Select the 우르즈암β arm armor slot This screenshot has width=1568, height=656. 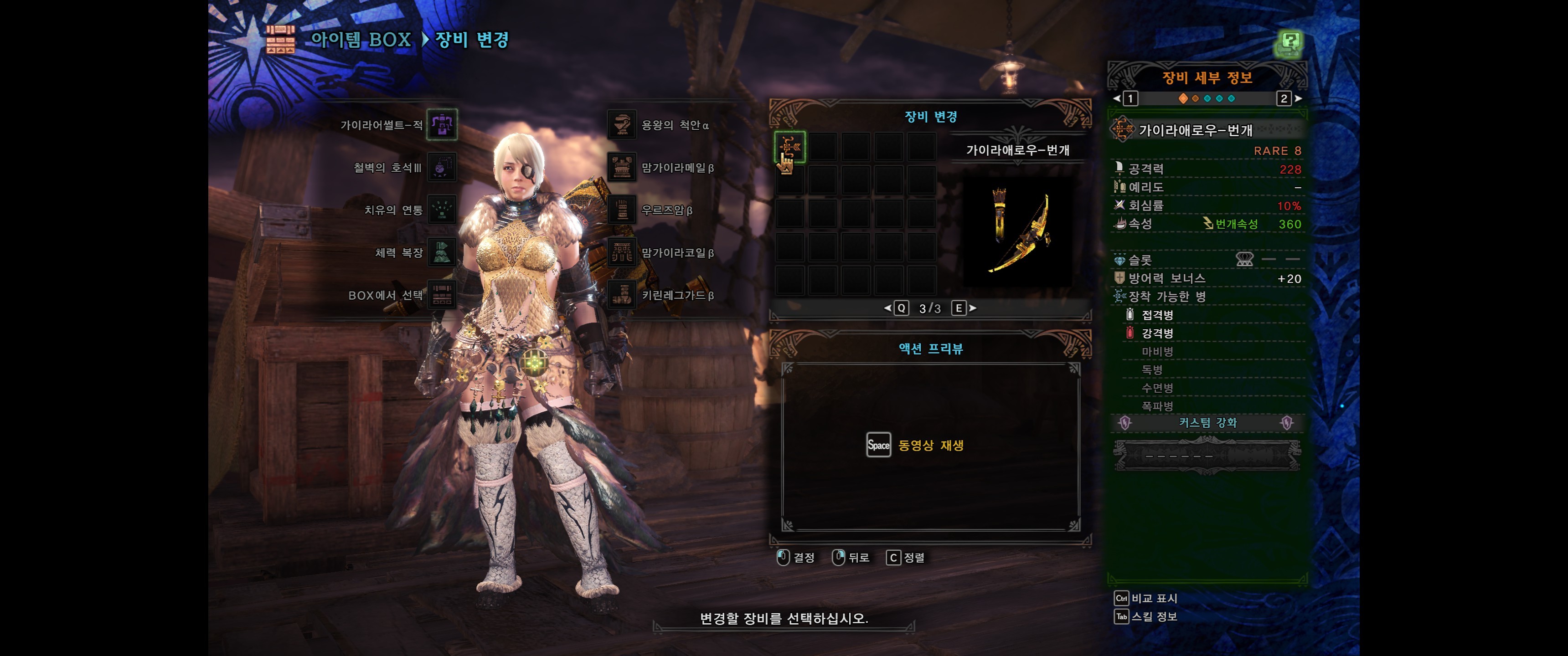click(621, 210)
